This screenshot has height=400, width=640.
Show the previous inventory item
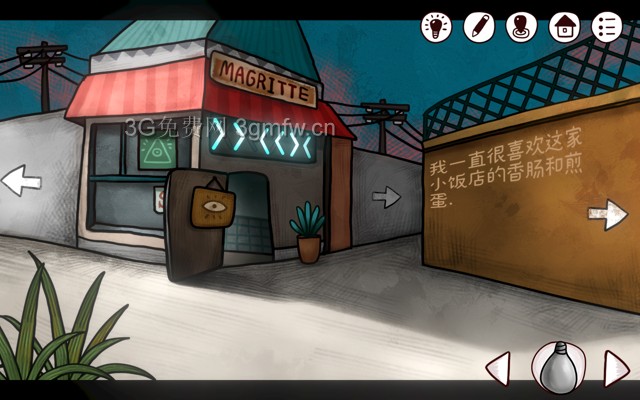pos(498,368)
